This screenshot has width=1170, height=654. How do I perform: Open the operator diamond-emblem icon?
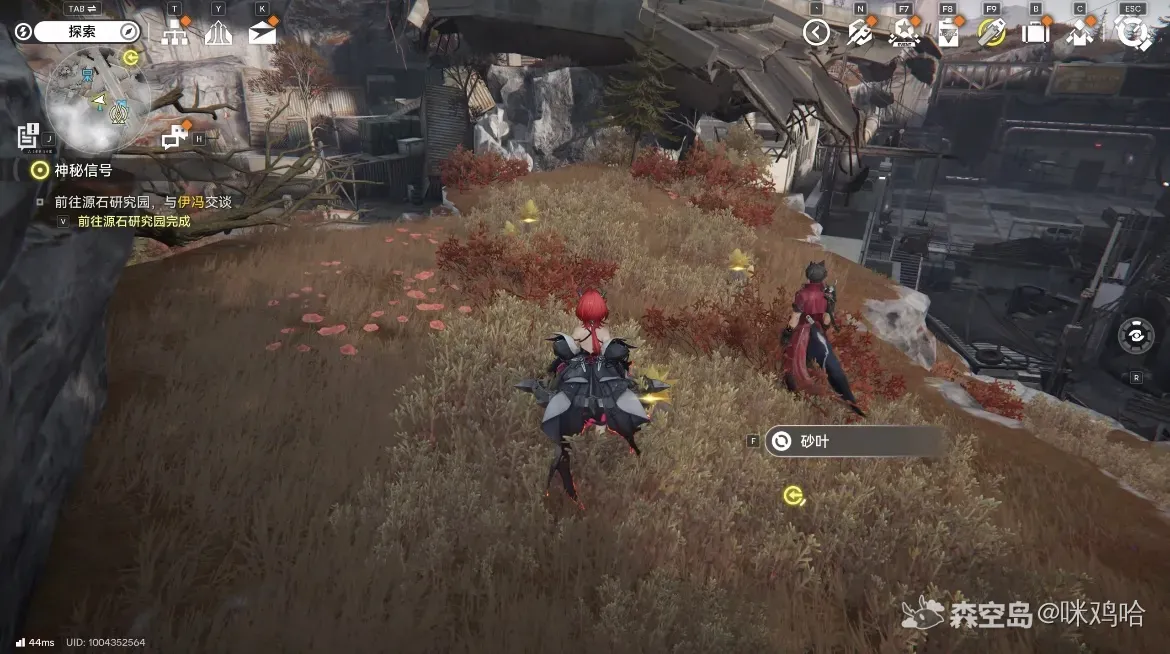pyautogui.click(x=1079, y=33)
